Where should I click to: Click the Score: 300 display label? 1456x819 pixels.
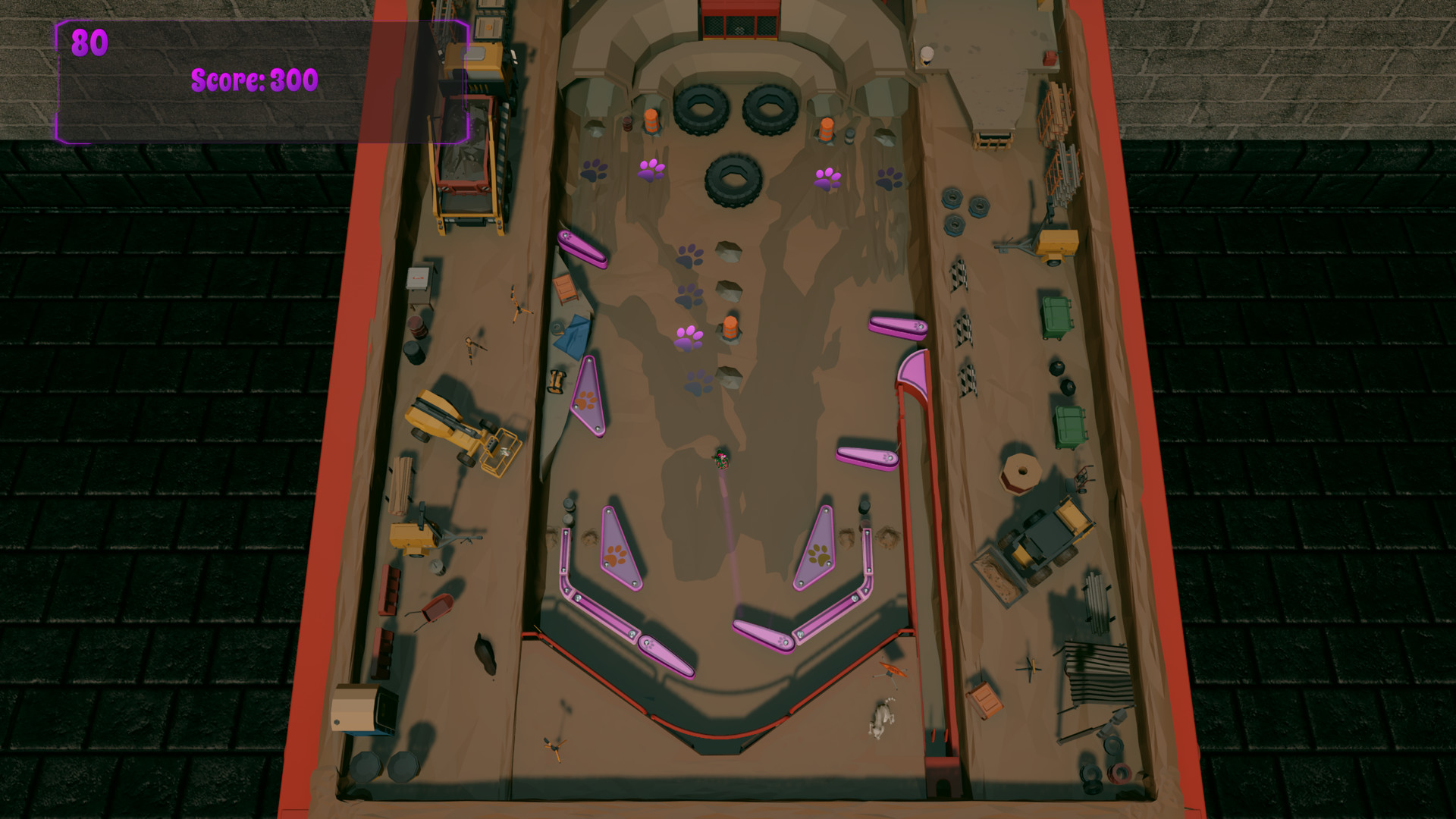tap(254, 78)
